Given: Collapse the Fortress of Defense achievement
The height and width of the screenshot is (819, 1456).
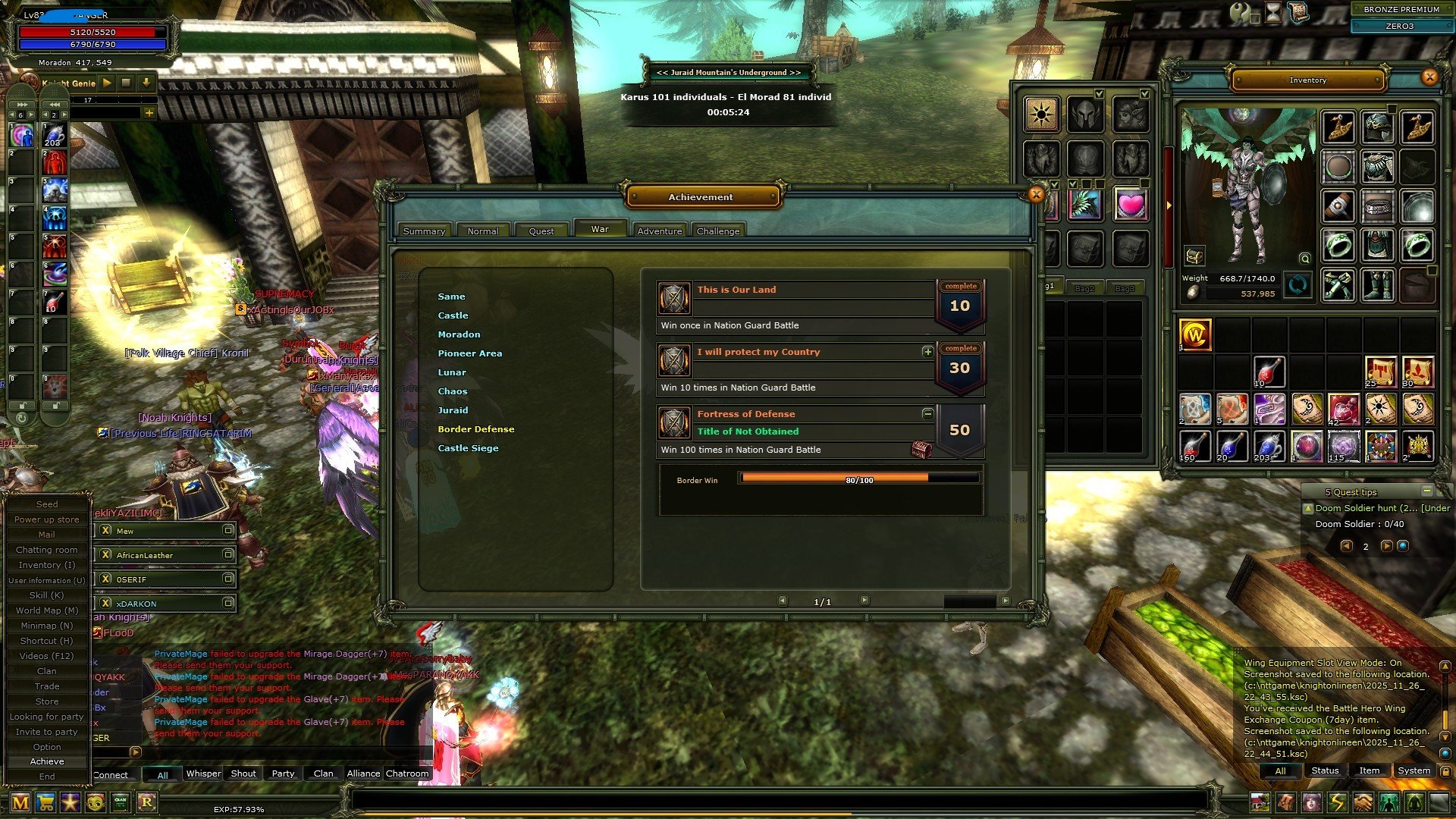Looking at the screenshot, I should pyautogui.click(x=927, y=414).
